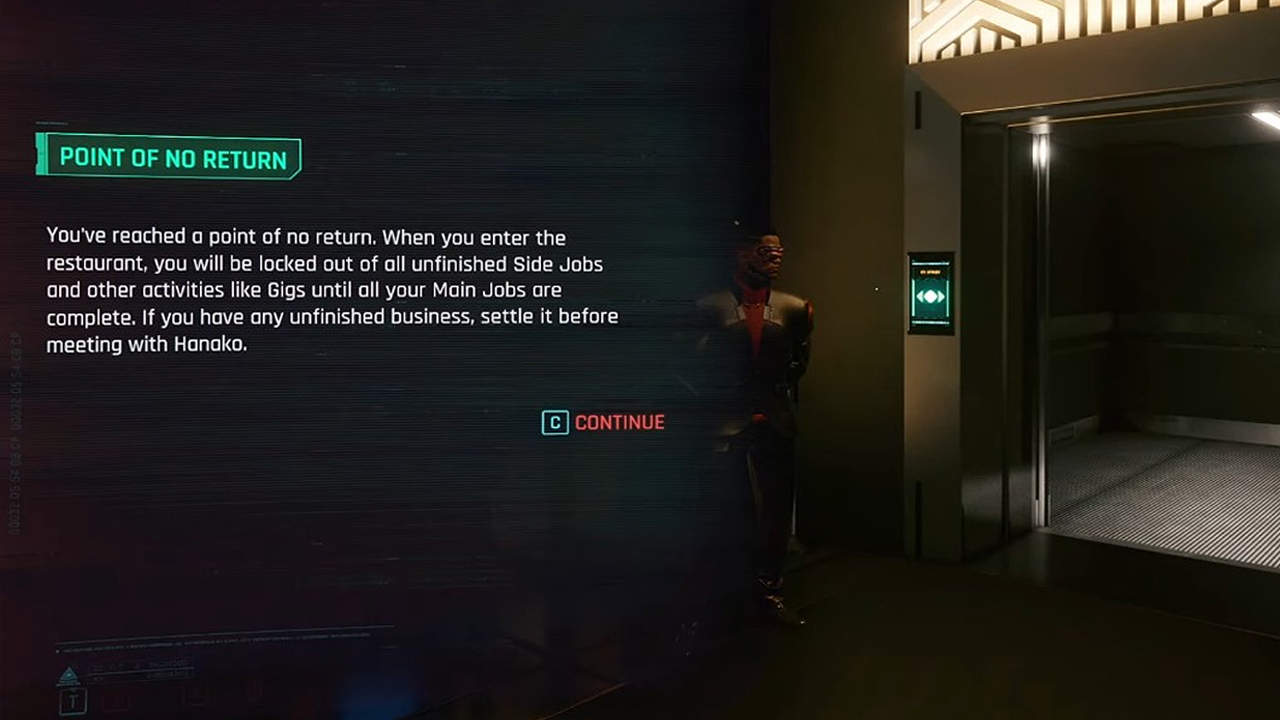Select the T key prompt icon bottom left
Image resolution: width=1280 pixels, height=720 pixels.
(x=72, y=700)
